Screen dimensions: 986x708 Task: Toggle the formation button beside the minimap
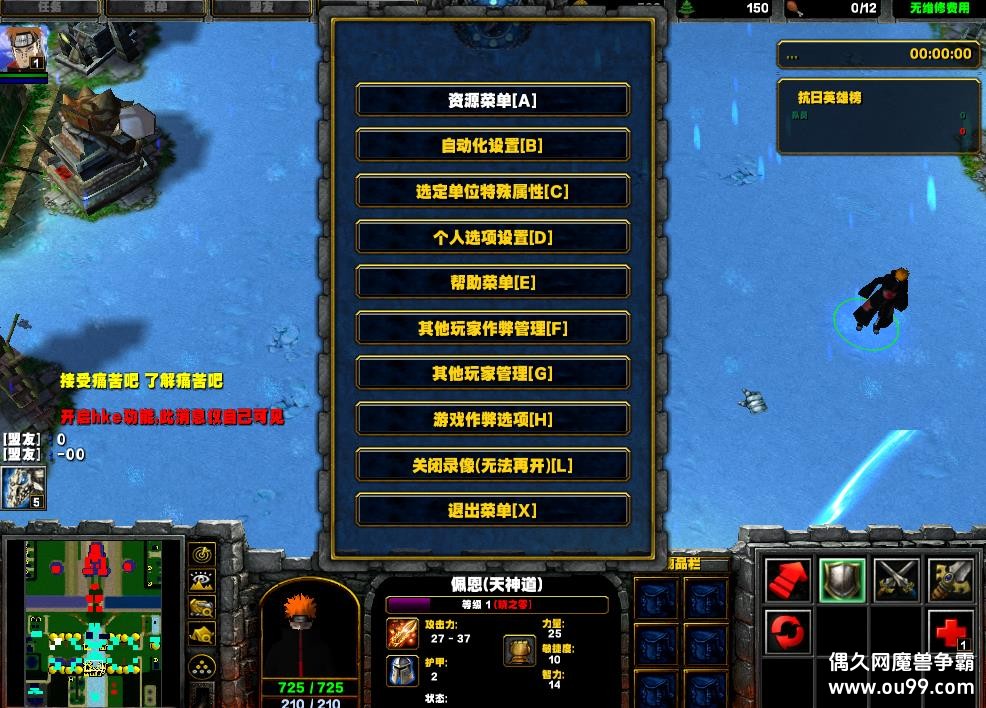(203, 666)
